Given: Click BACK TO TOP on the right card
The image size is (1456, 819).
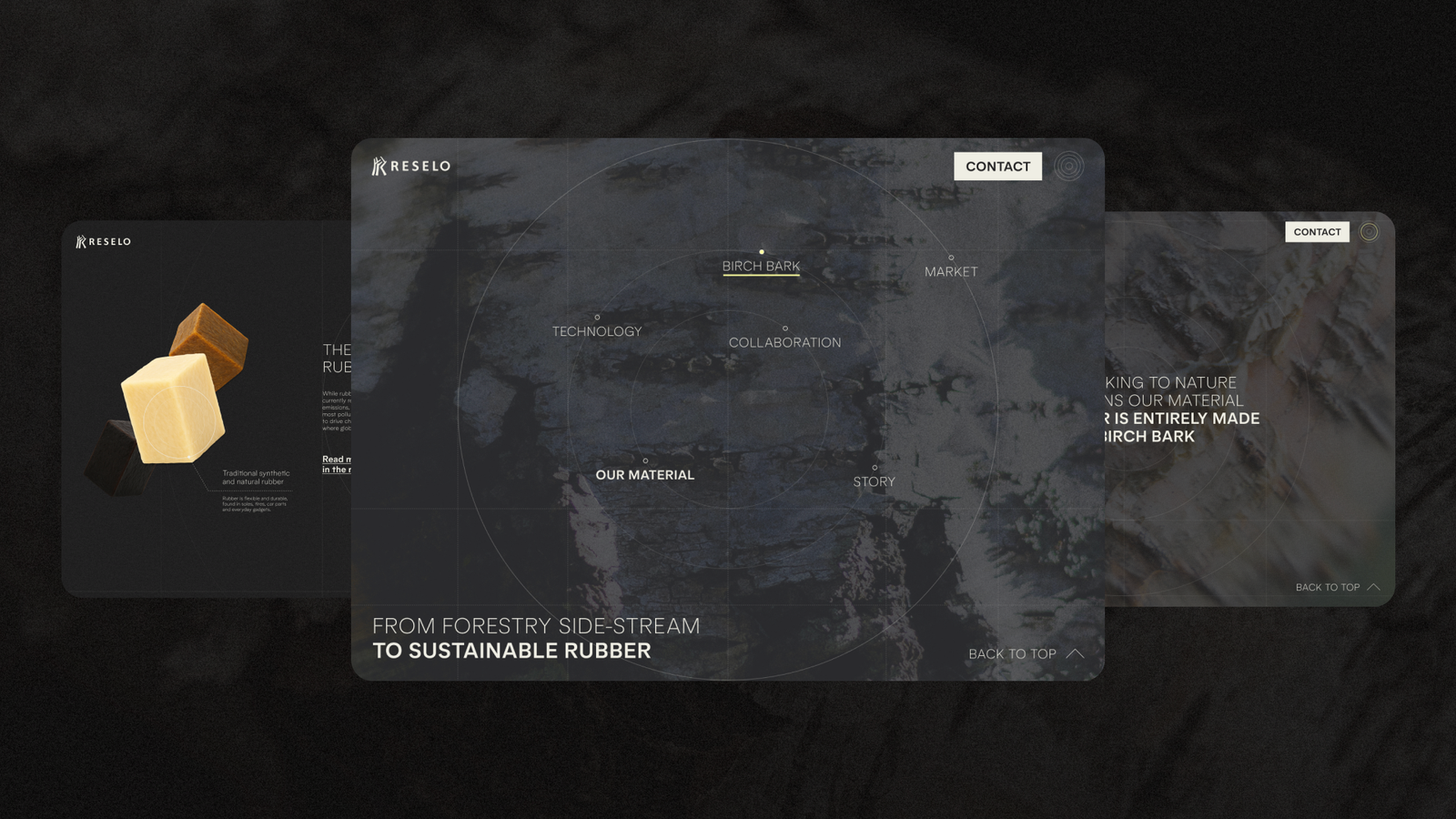Looking at the screenshot, I should click(1337, 587).
